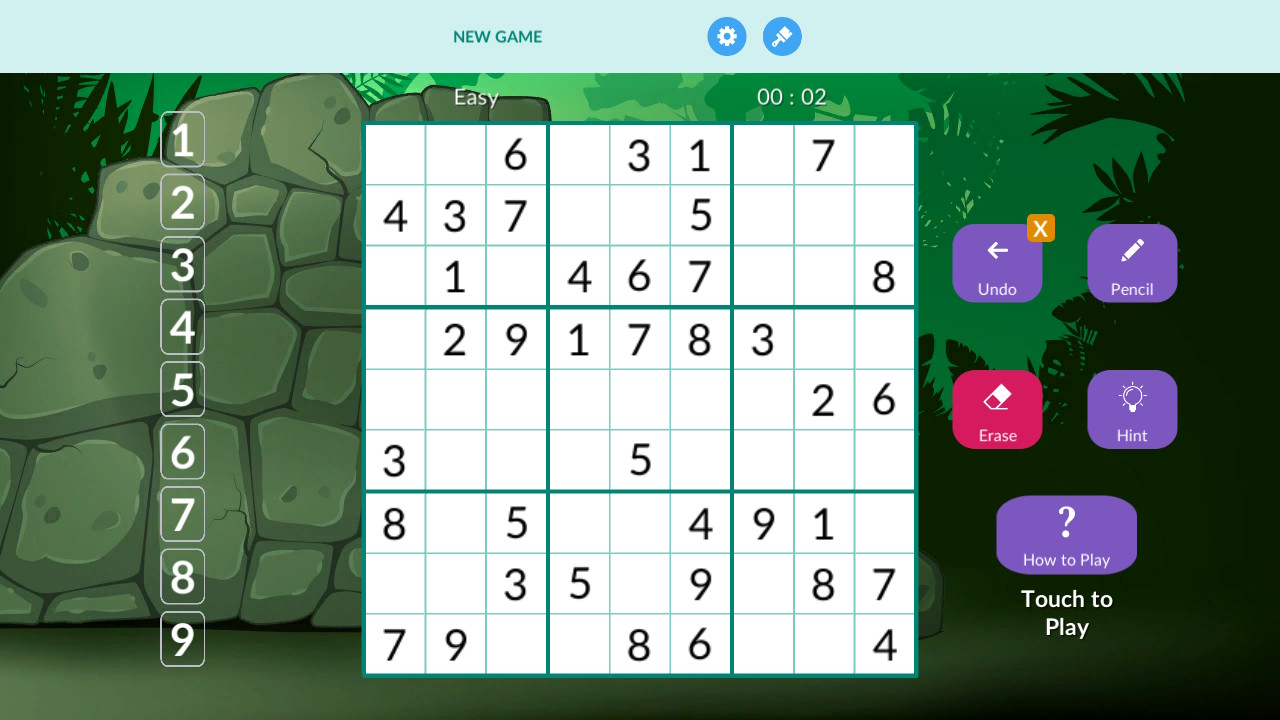Screen dimensions: 1280x720
Task: Select number 3 from the palette
Action: [x=182, y=265]
